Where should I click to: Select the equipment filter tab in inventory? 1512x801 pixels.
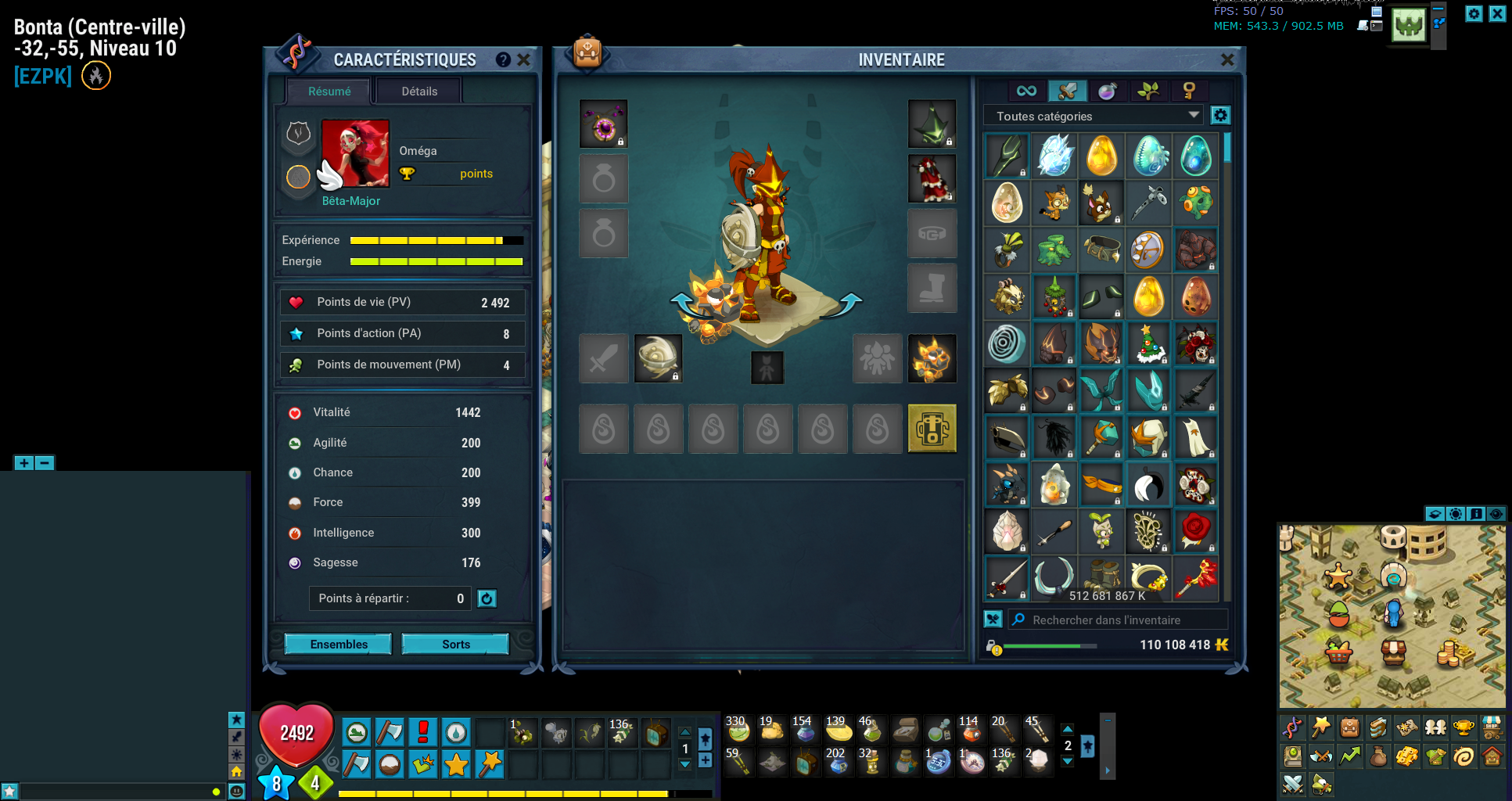pos(1067,91)
